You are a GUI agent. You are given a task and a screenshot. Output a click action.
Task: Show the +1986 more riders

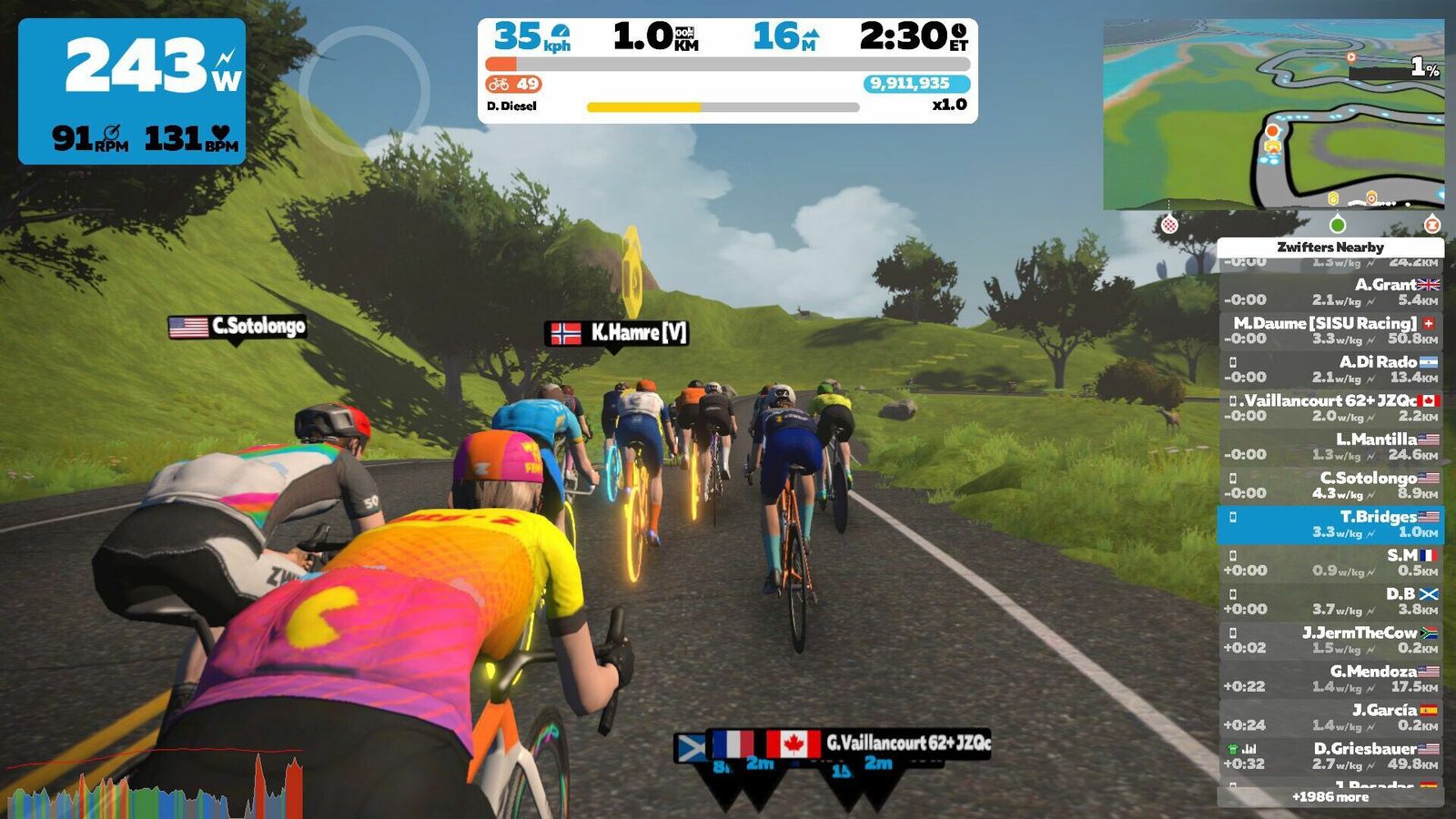pyautogui.click(x=1330, y=797)
